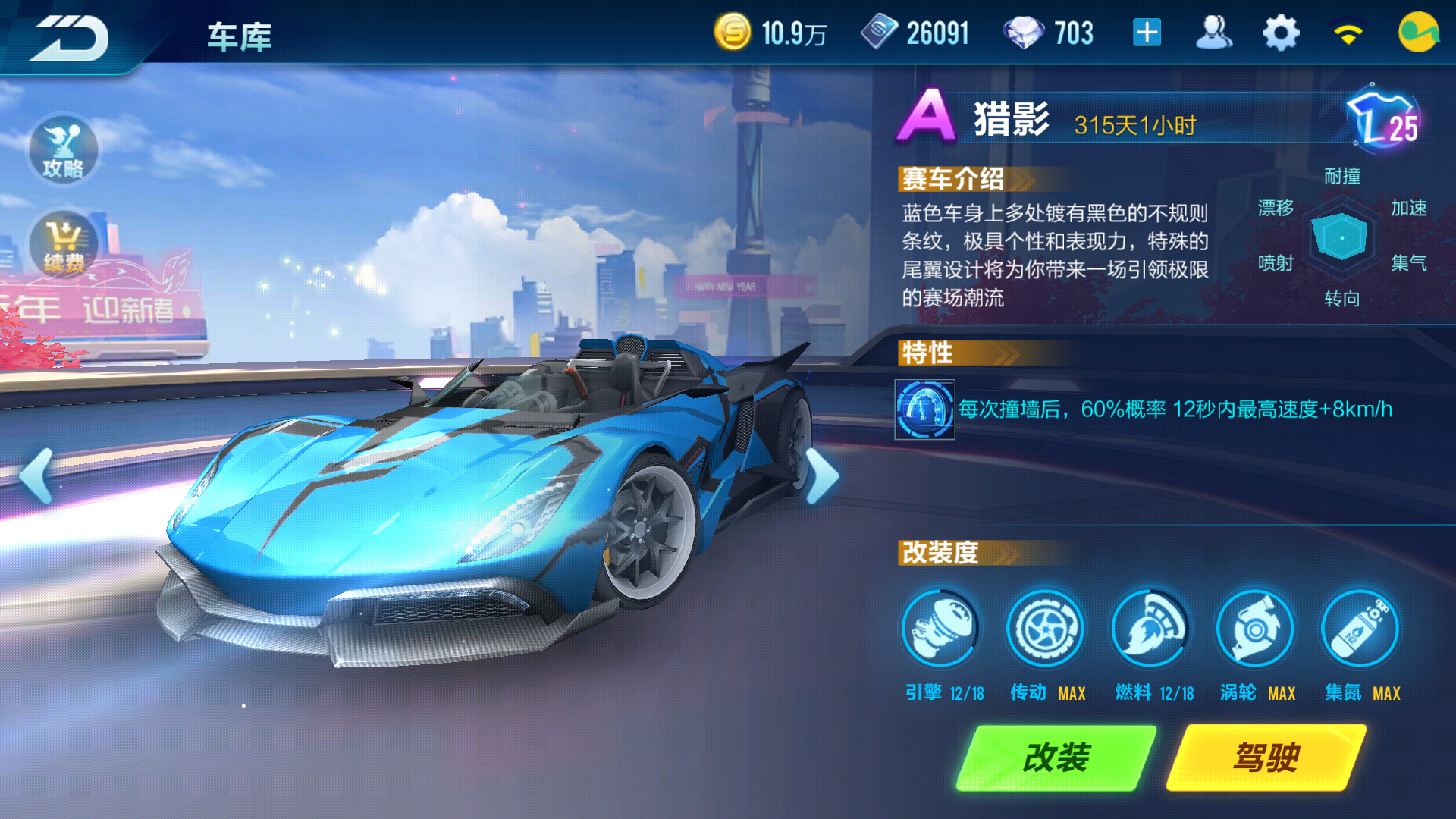Open the friends panel icon
Screen dimensions: 1456x819
coord(1214,32)
